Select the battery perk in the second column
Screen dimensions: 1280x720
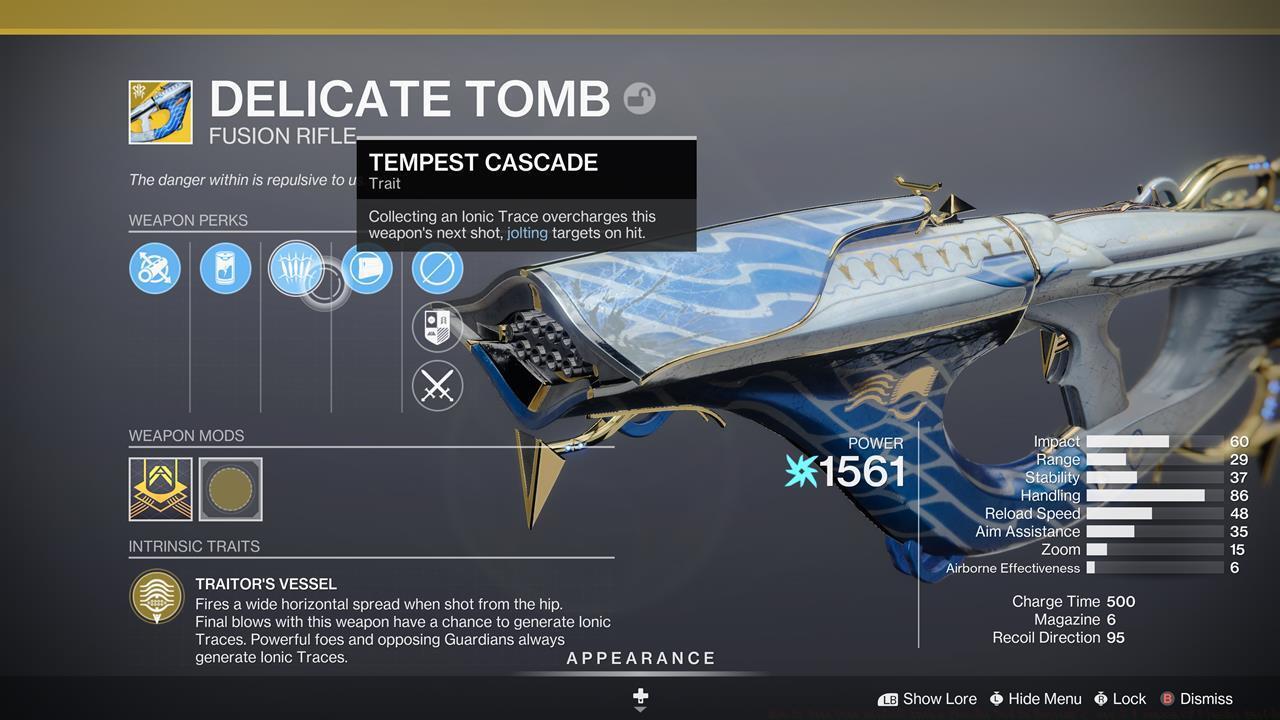pyautogui.click(x=225, y=268)
